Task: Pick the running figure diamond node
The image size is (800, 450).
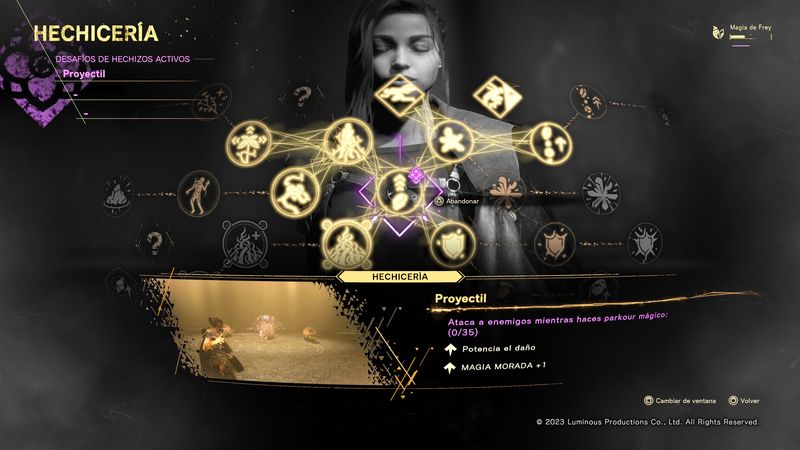Action: (x=399, y=96)
